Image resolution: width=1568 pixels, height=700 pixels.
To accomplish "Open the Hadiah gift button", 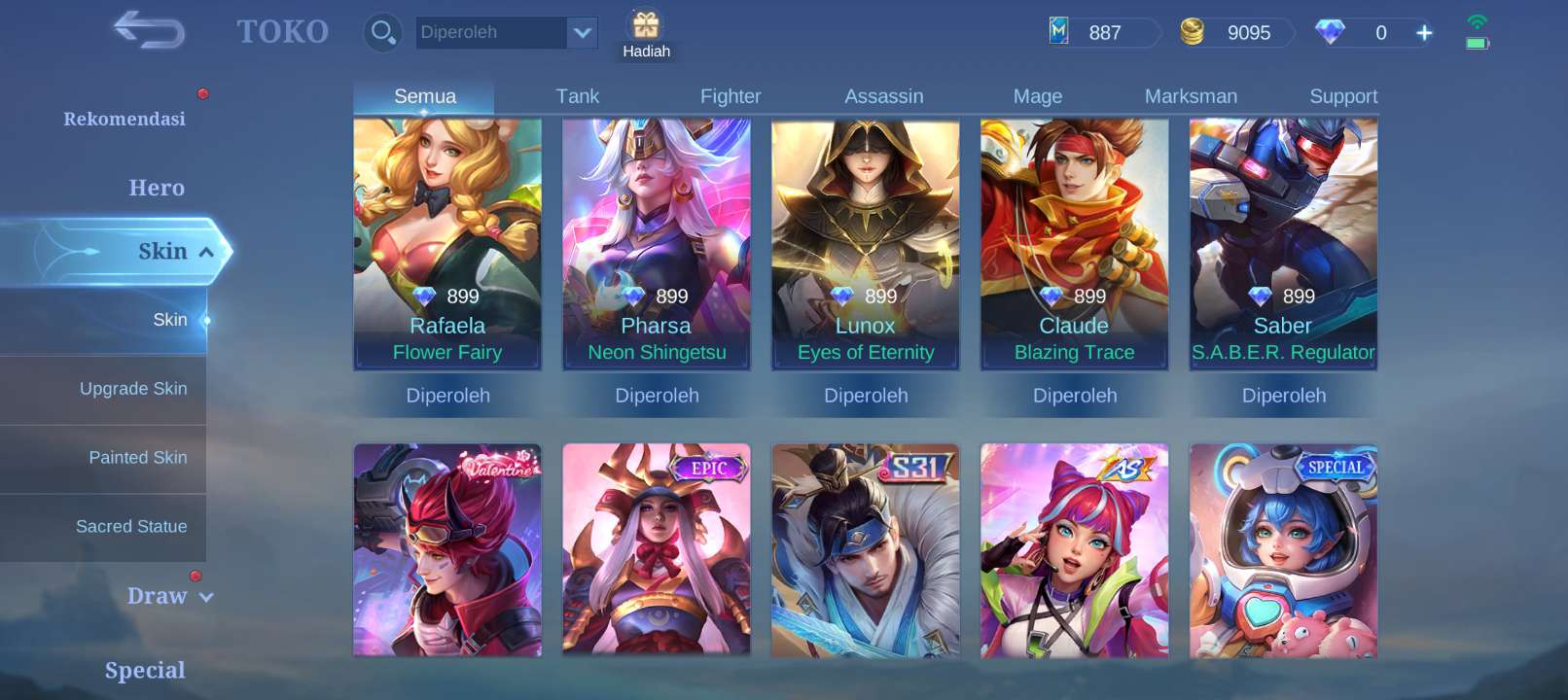I will (646, 35).
